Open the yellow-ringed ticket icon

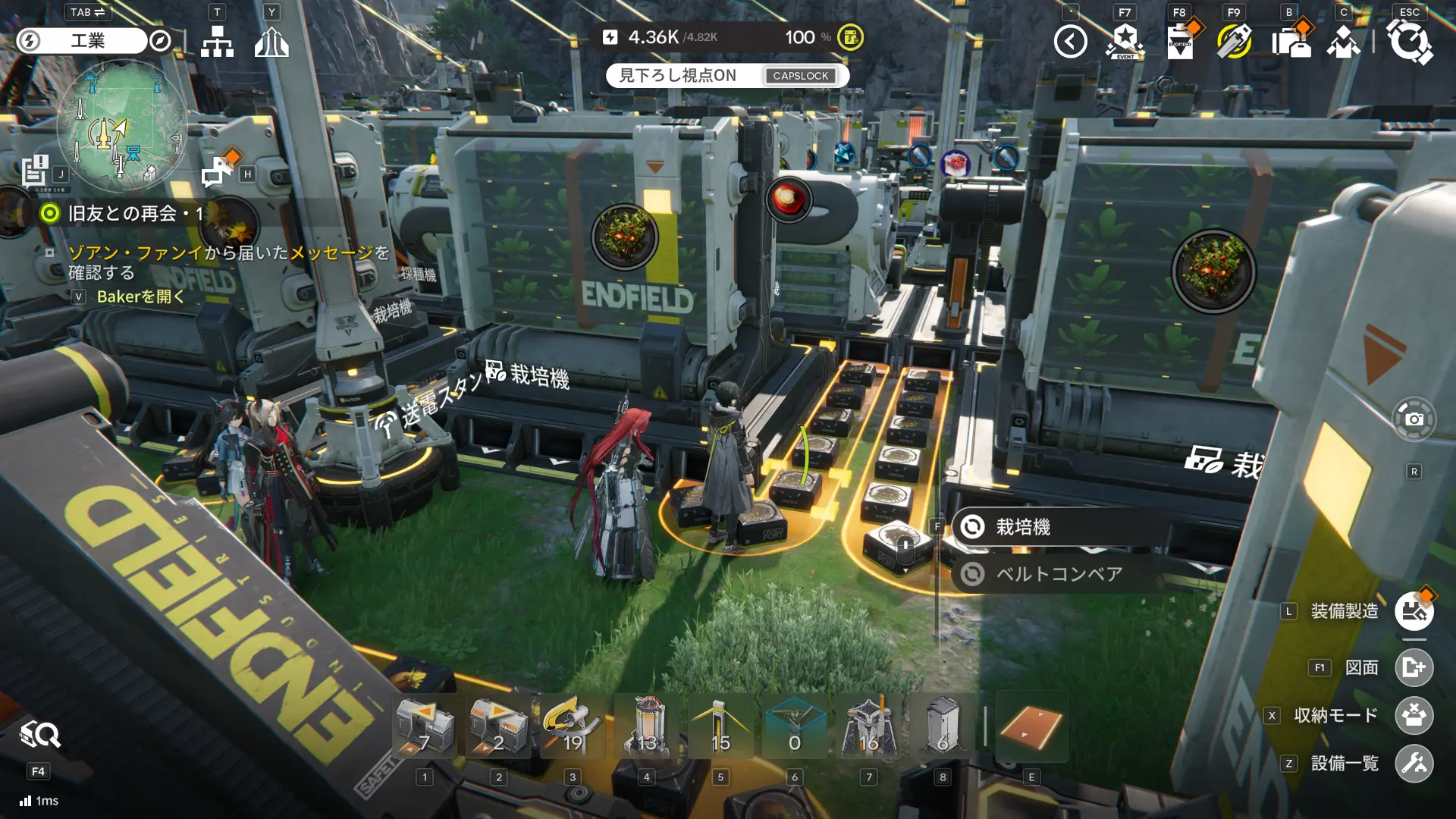1234,42
